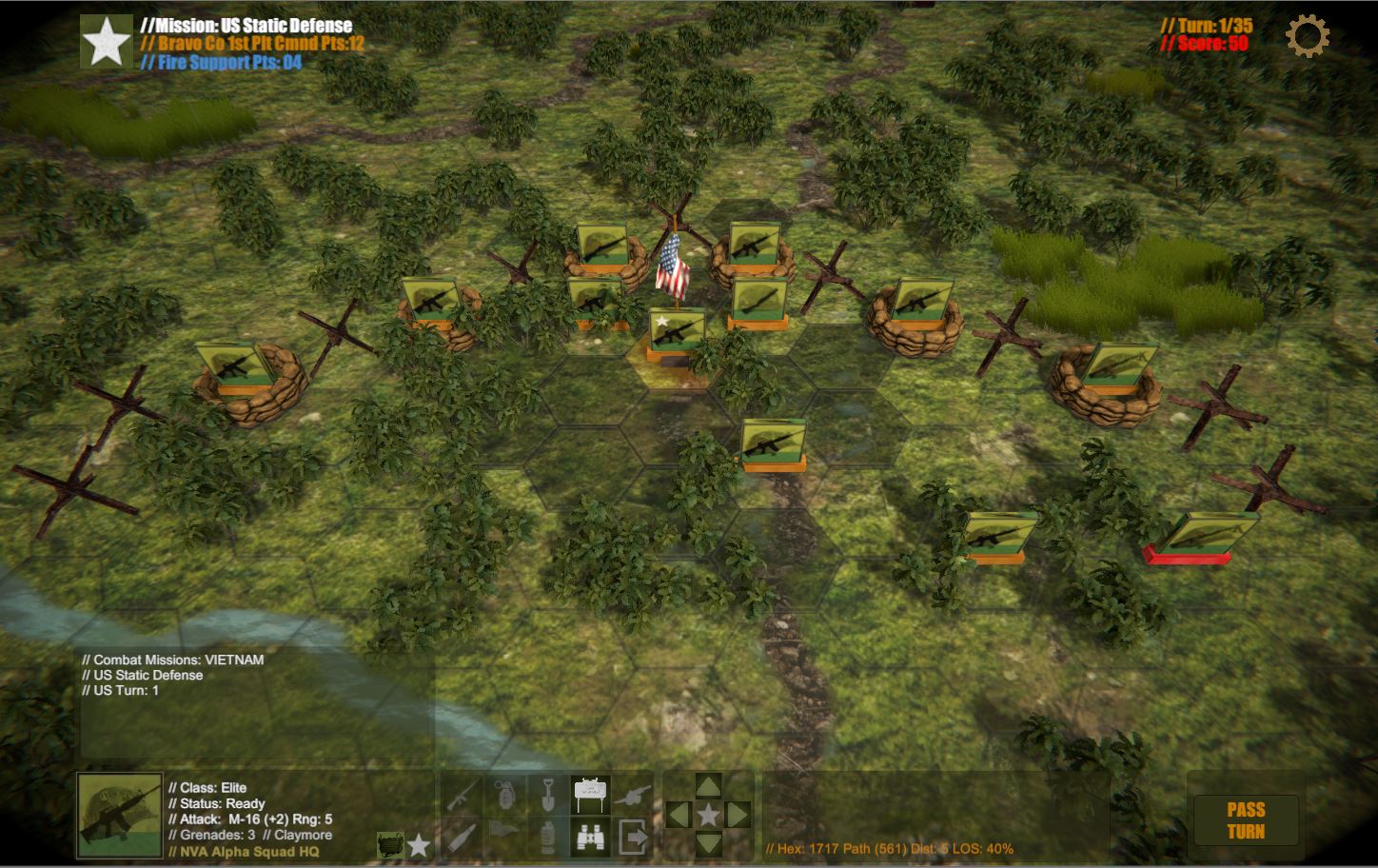Screen dimensions: 1378x868
Task: Select the bullet ammo action
Action: [463, 837]
